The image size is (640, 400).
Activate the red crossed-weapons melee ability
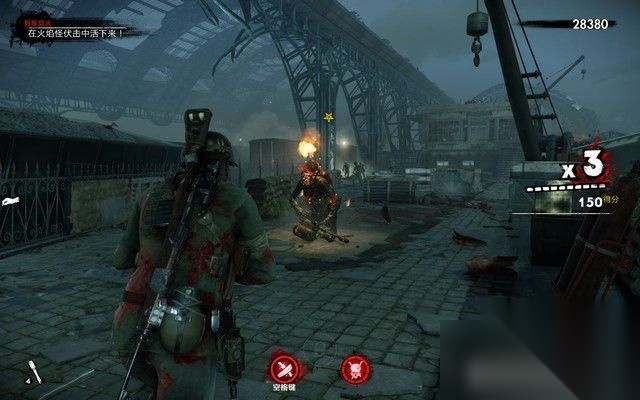click(x=287, y=366)
